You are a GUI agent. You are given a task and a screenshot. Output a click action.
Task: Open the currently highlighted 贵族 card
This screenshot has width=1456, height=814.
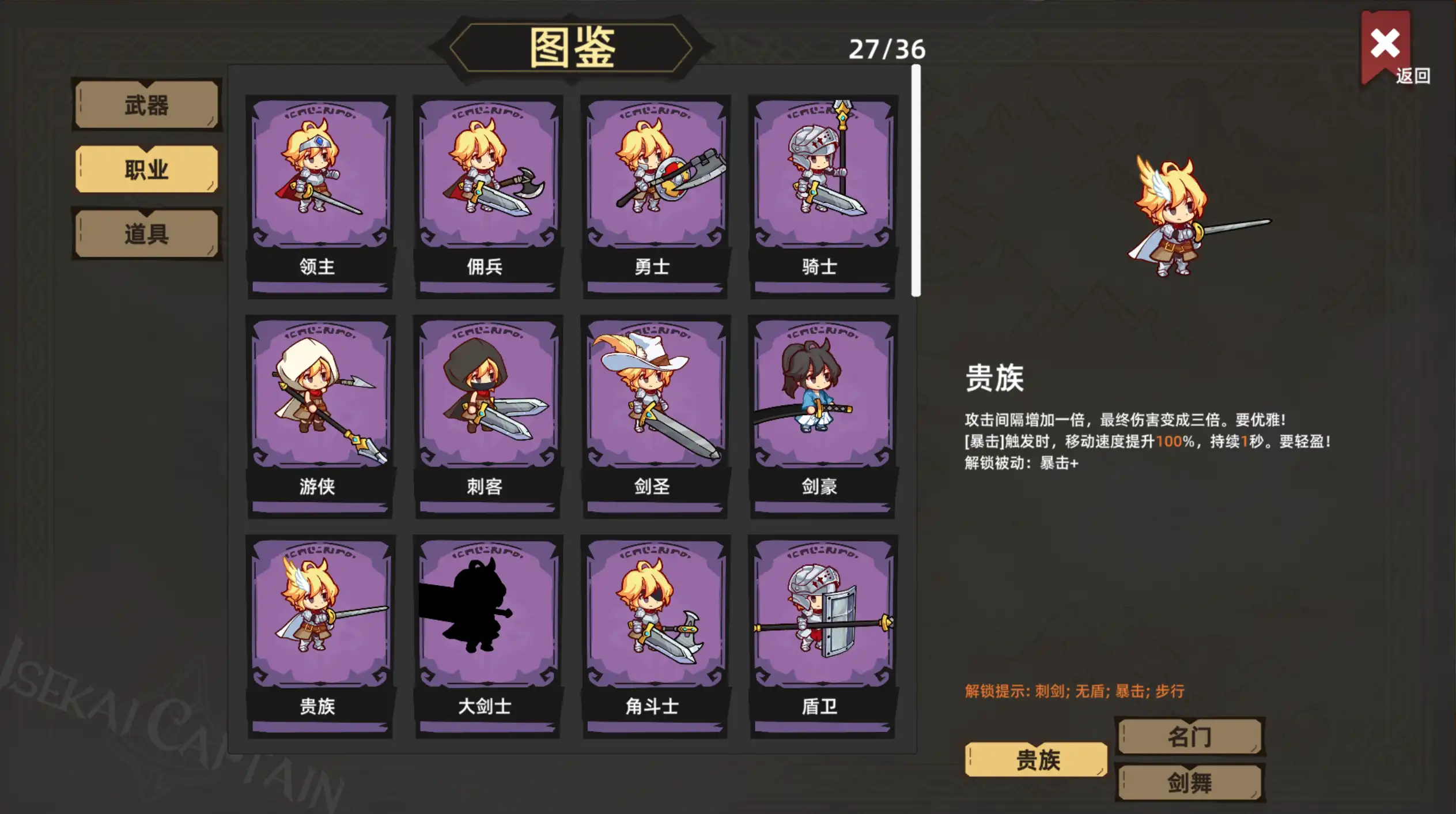click(x=321, y=634)
